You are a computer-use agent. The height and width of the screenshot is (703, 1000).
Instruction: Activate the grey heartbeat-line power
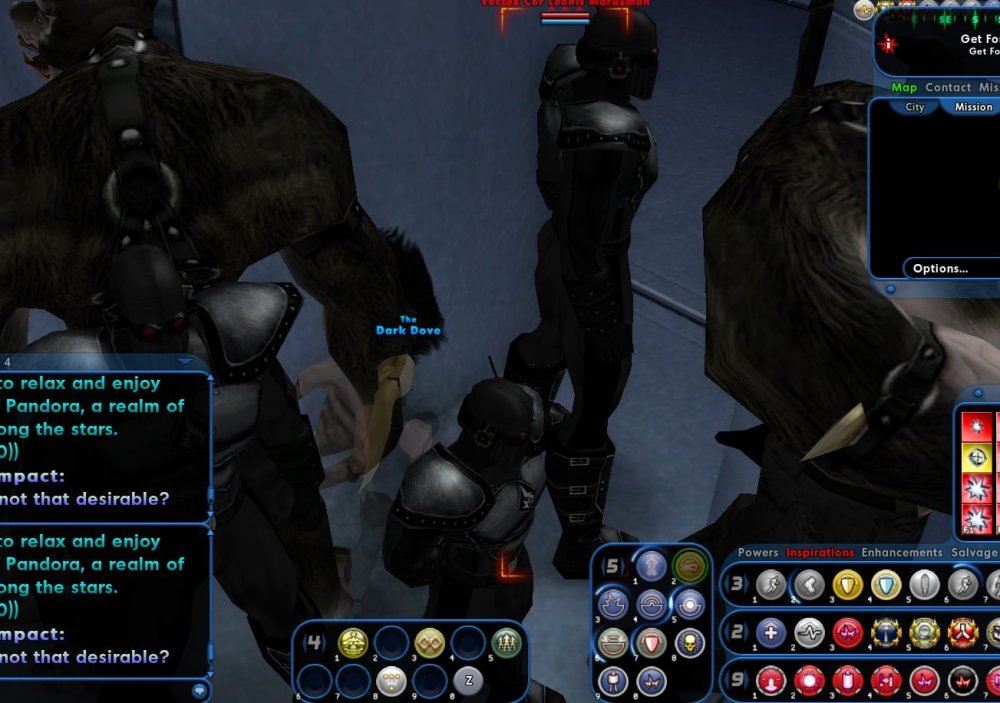coord(809,632)
